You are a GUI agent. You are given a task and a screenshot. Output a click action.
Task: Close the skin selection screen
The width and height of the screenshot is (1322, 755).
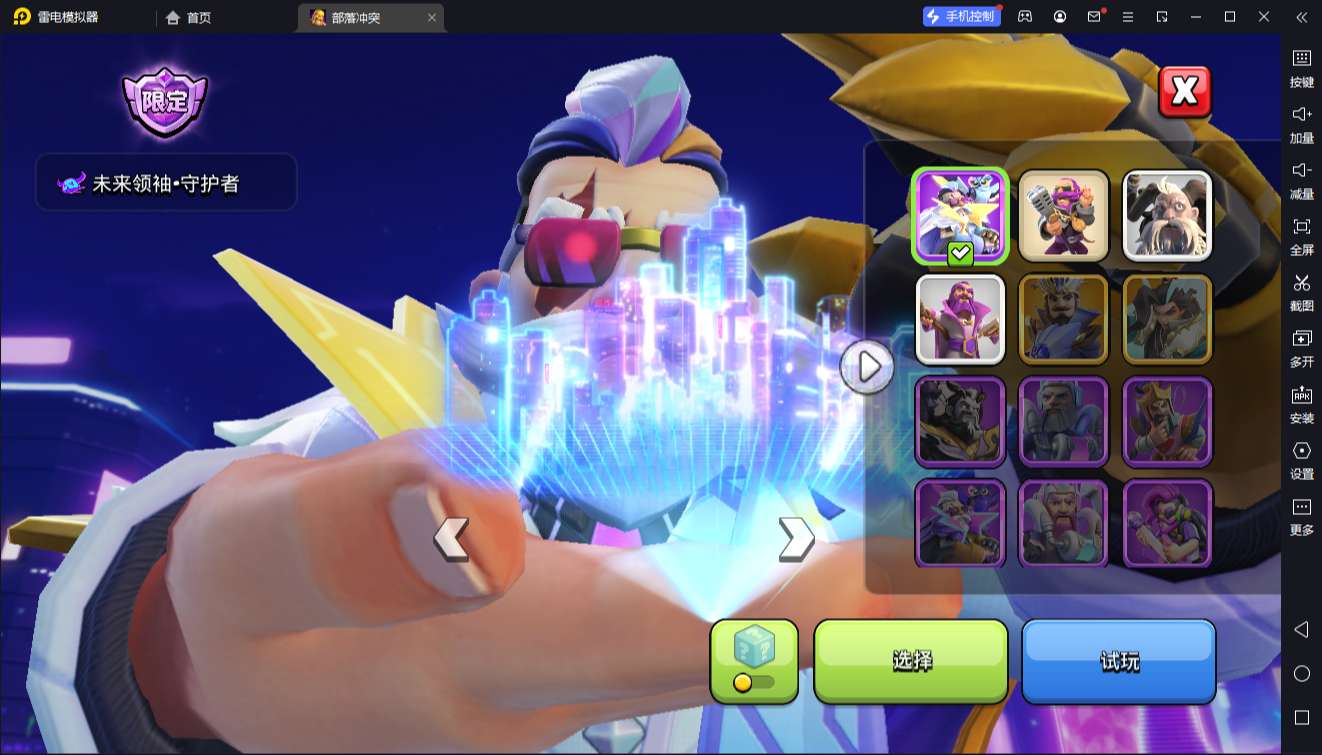coord(1184,92)
